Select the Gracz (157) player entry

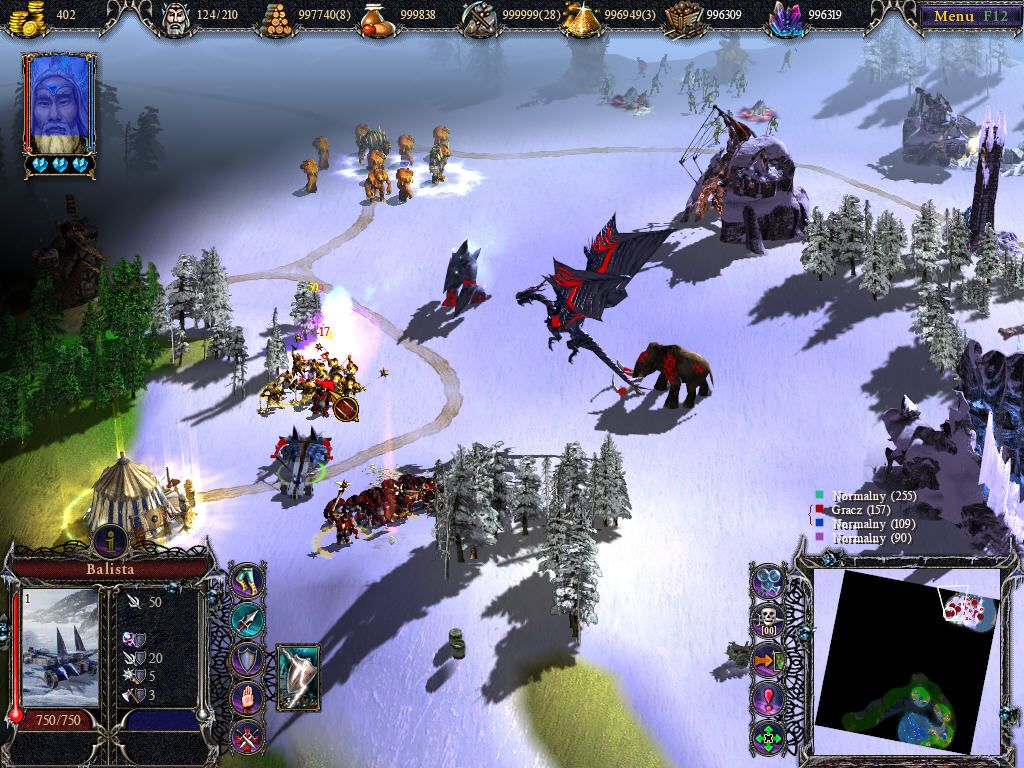tap(860, 510)
